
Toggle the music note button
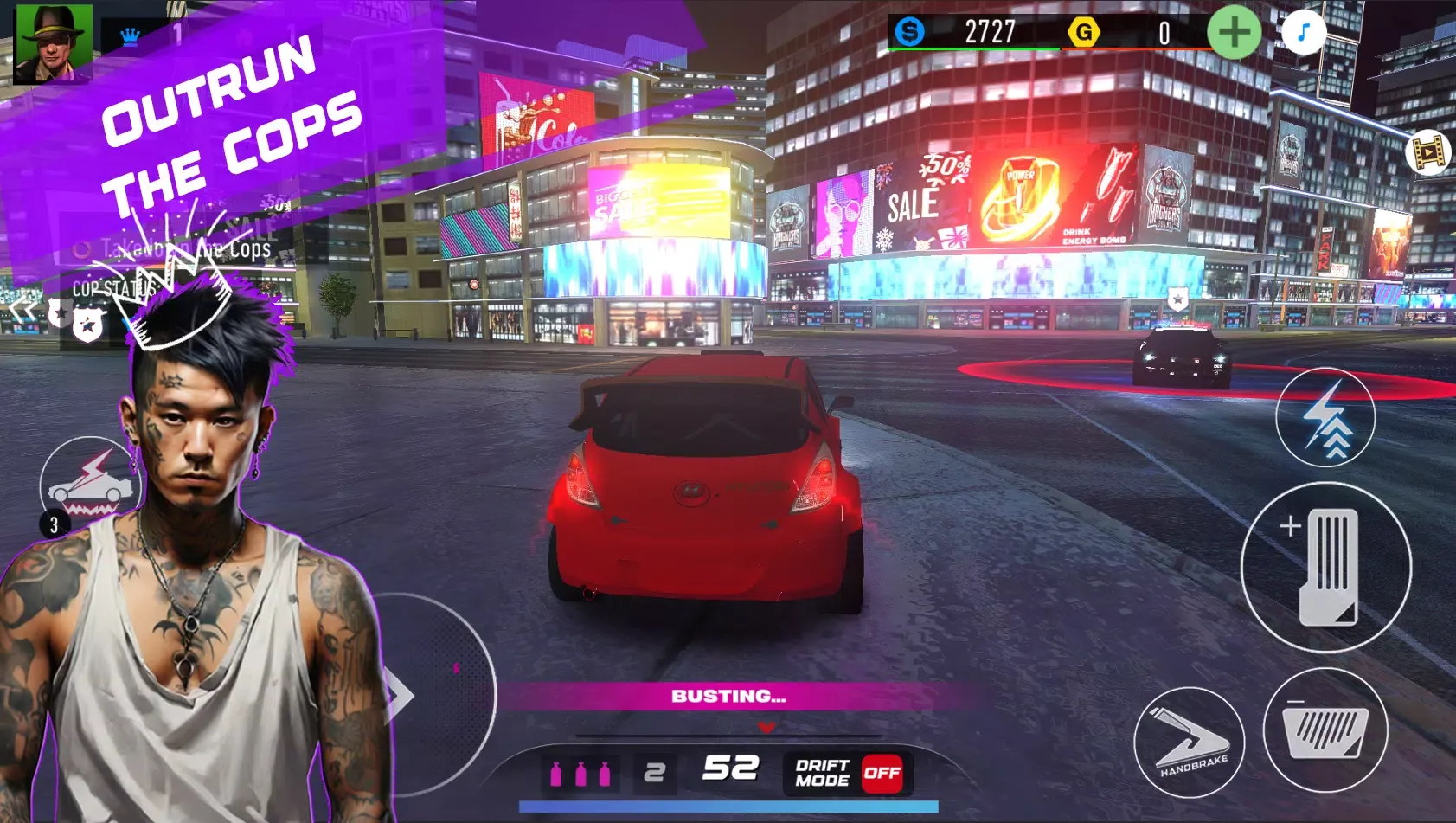click(1304, 33)
